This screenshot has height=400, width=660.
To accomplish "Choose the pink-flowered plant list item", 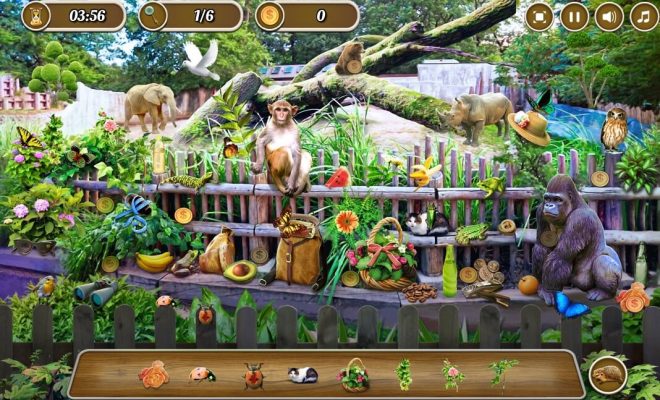I will [453, 375].
